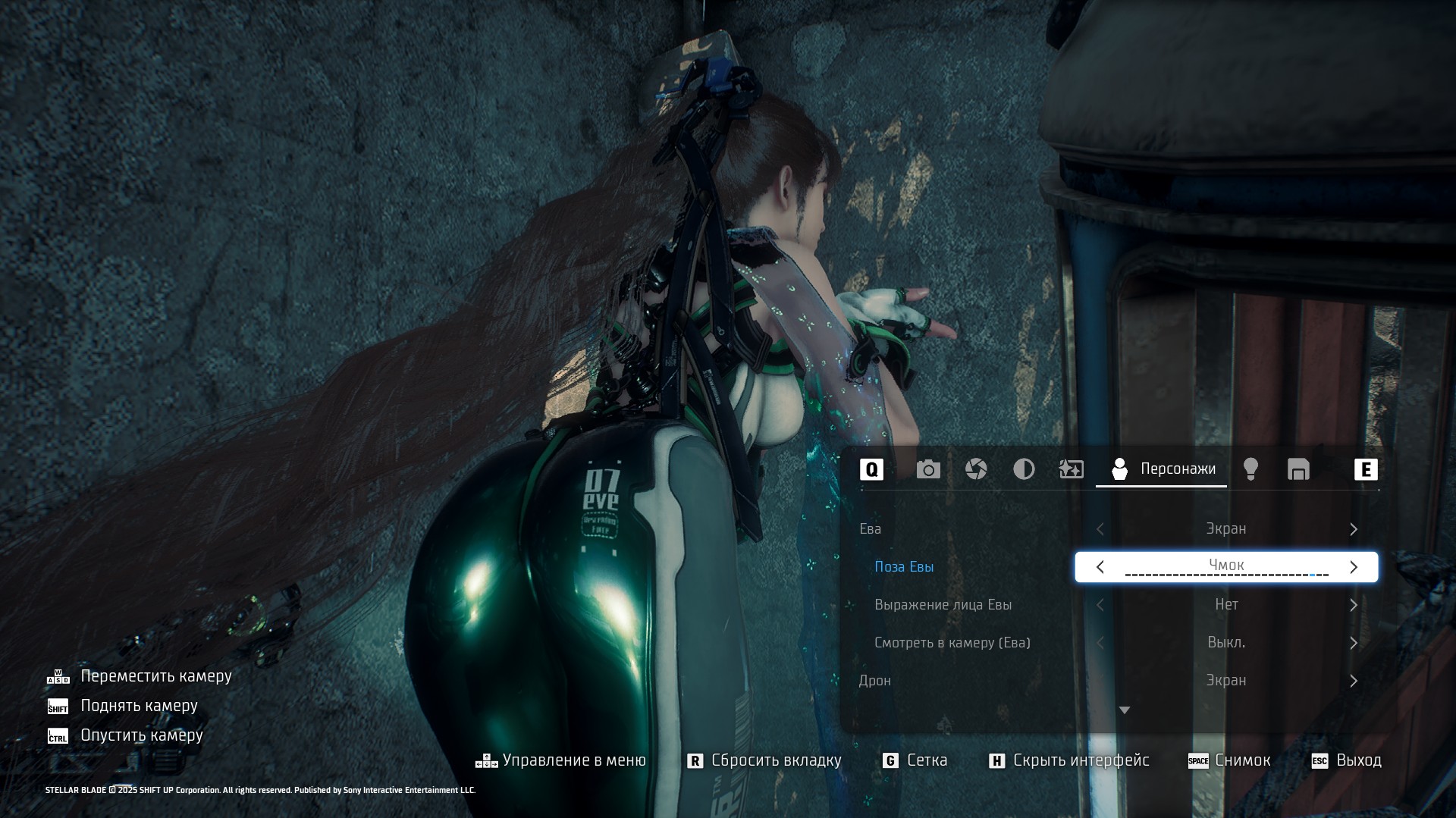Click right arrow on Дрон row
The height and width of the screenshot is (818, 1456).
coord(1354,681)
